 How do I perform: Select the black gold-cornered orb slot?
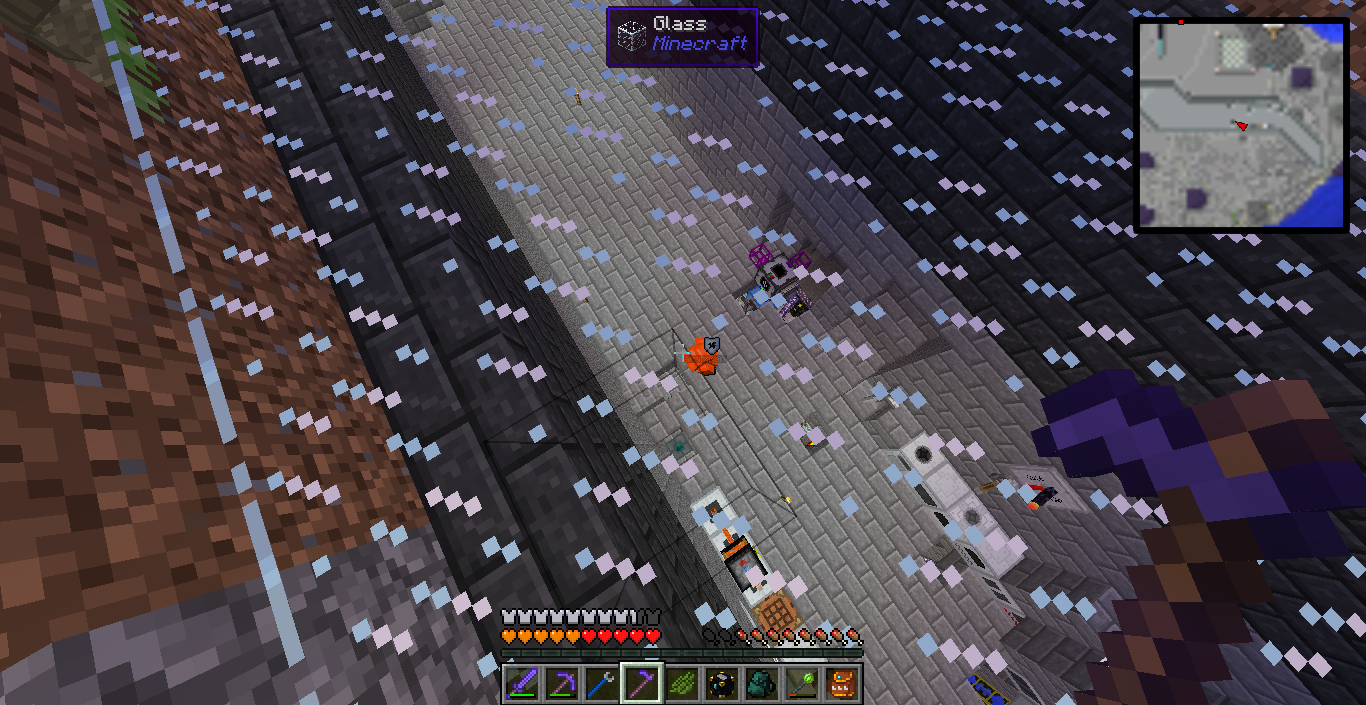pos(721,684)
